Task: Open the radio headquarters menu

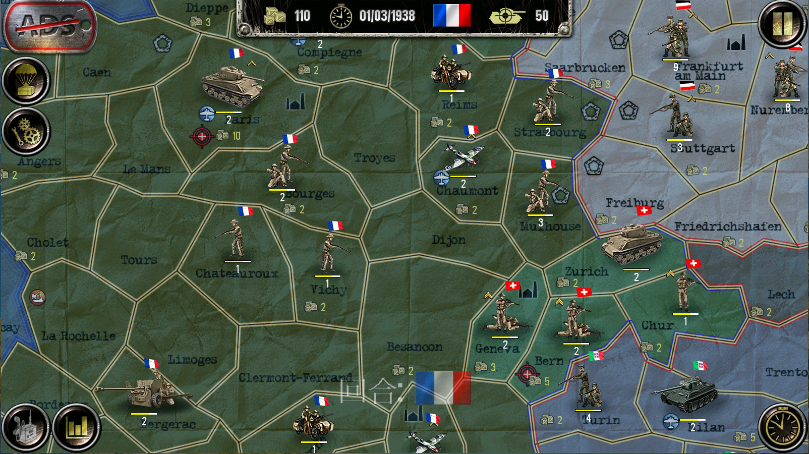Action: pos(24,427)
